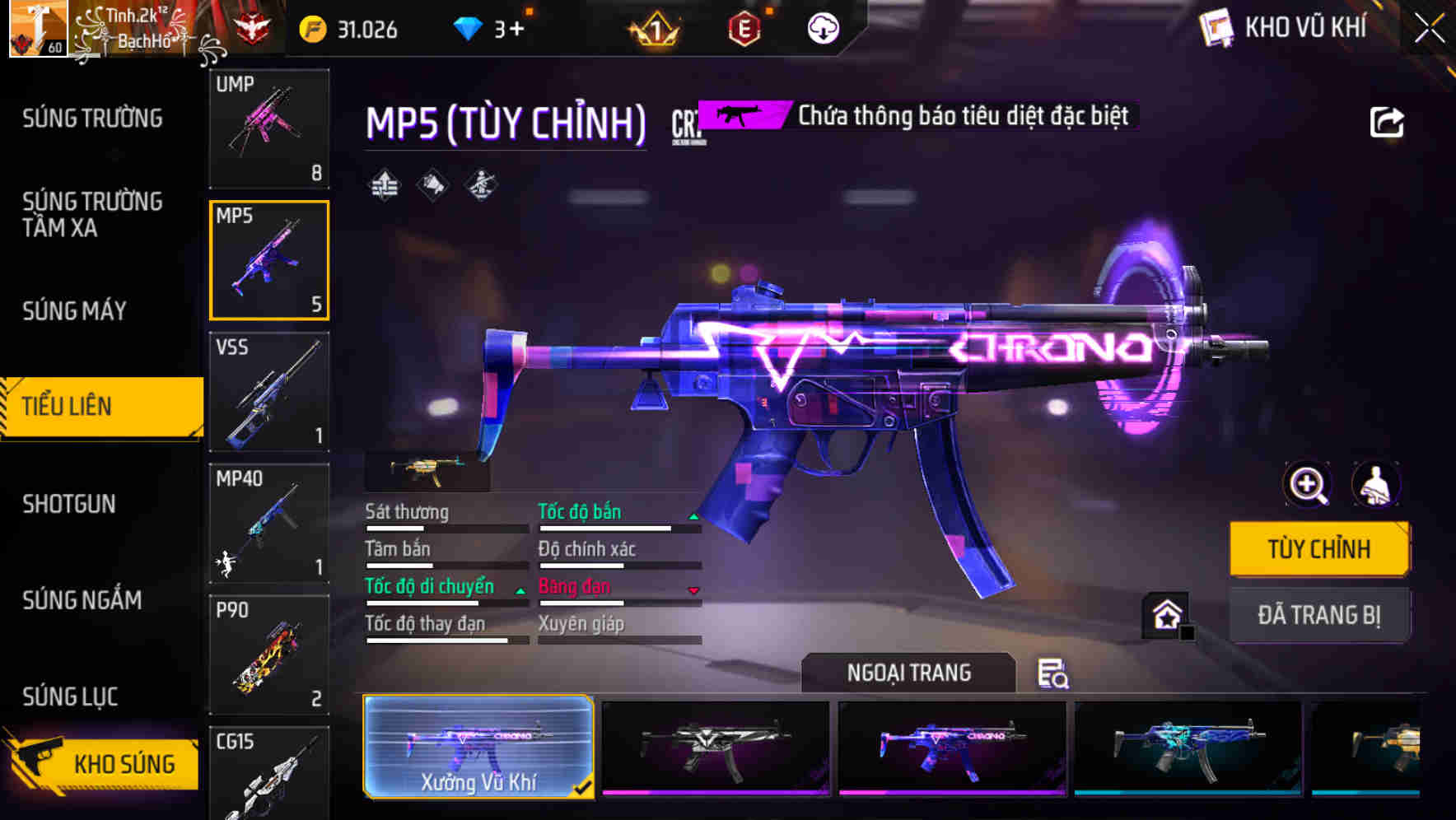Viewport: 1456px width, 820px height.
Task: Click the ĐÃ TRANG BỊ button
Action: 1318,615
